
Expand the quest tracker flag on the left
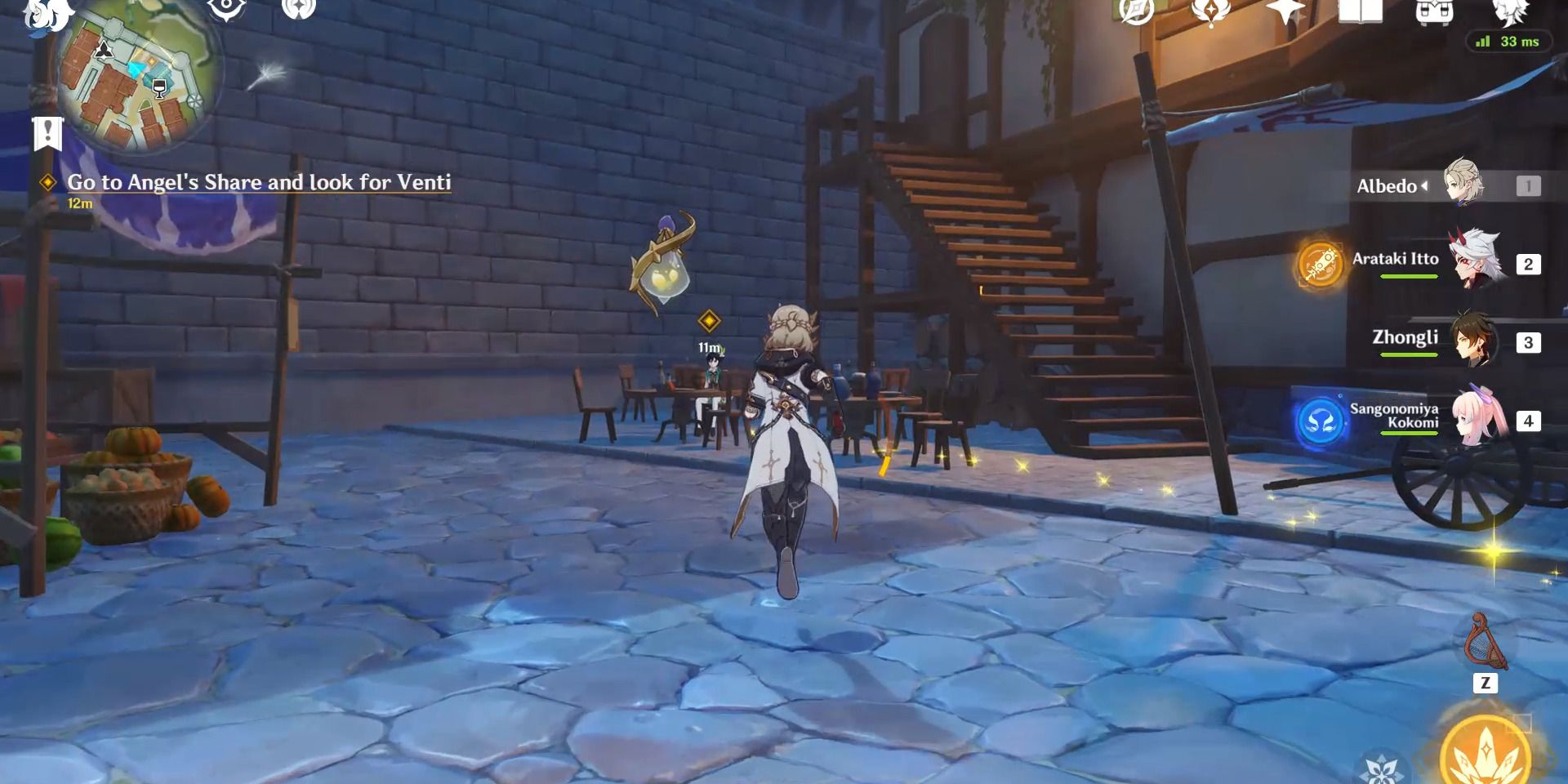tap(47, 131)
